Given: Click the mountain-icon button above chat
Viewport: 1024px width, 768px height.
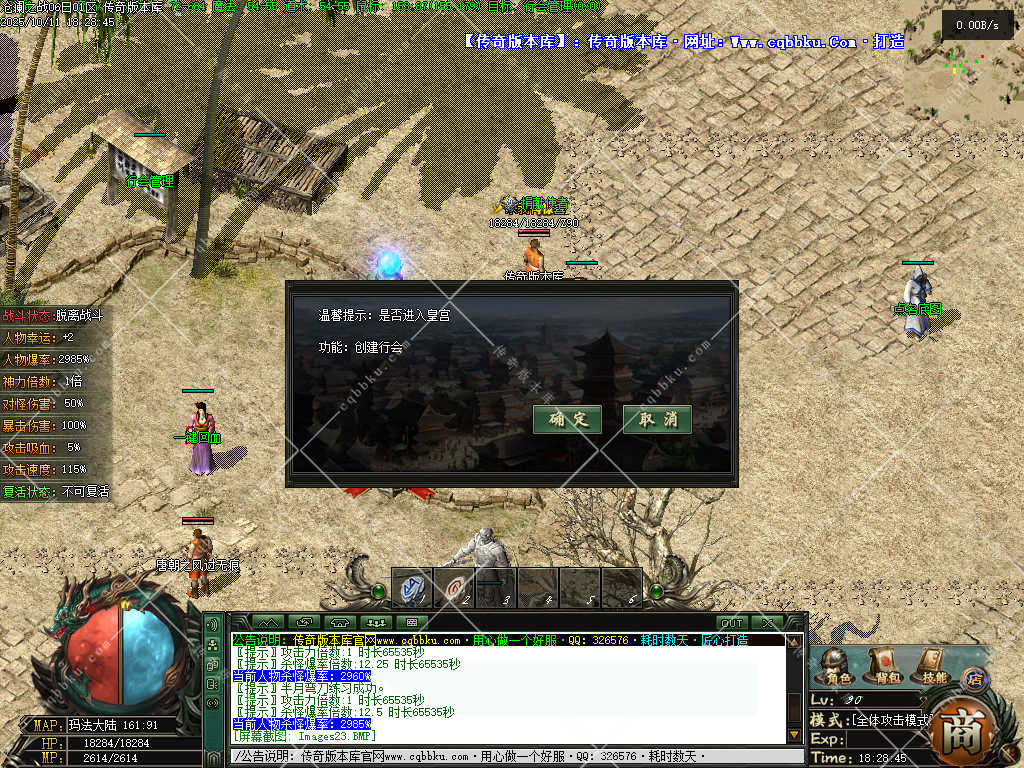Looking at the screenshot, I should pos(267,623).
